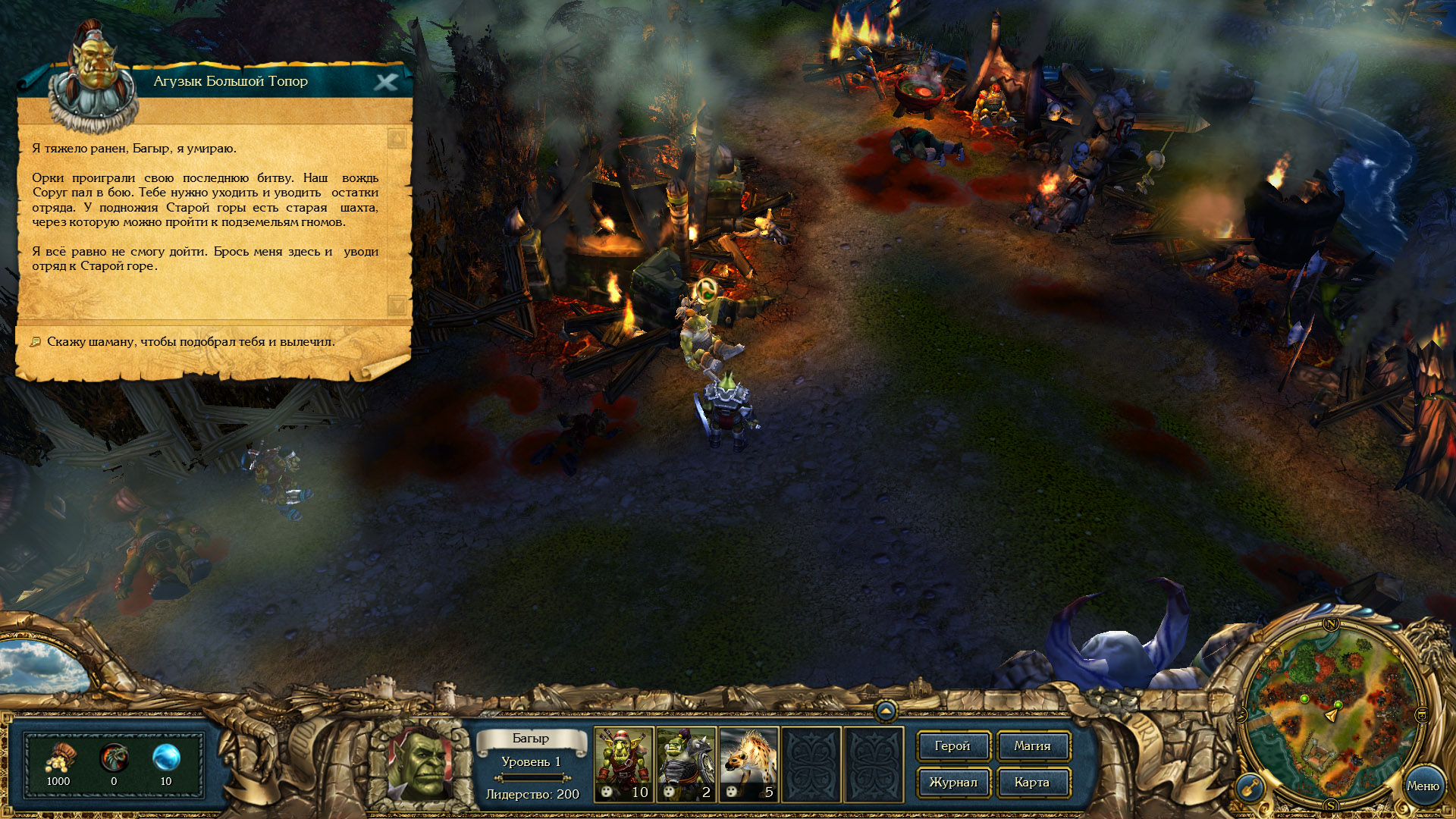Expand the panel with the up arrow

[x=886, y=711]
